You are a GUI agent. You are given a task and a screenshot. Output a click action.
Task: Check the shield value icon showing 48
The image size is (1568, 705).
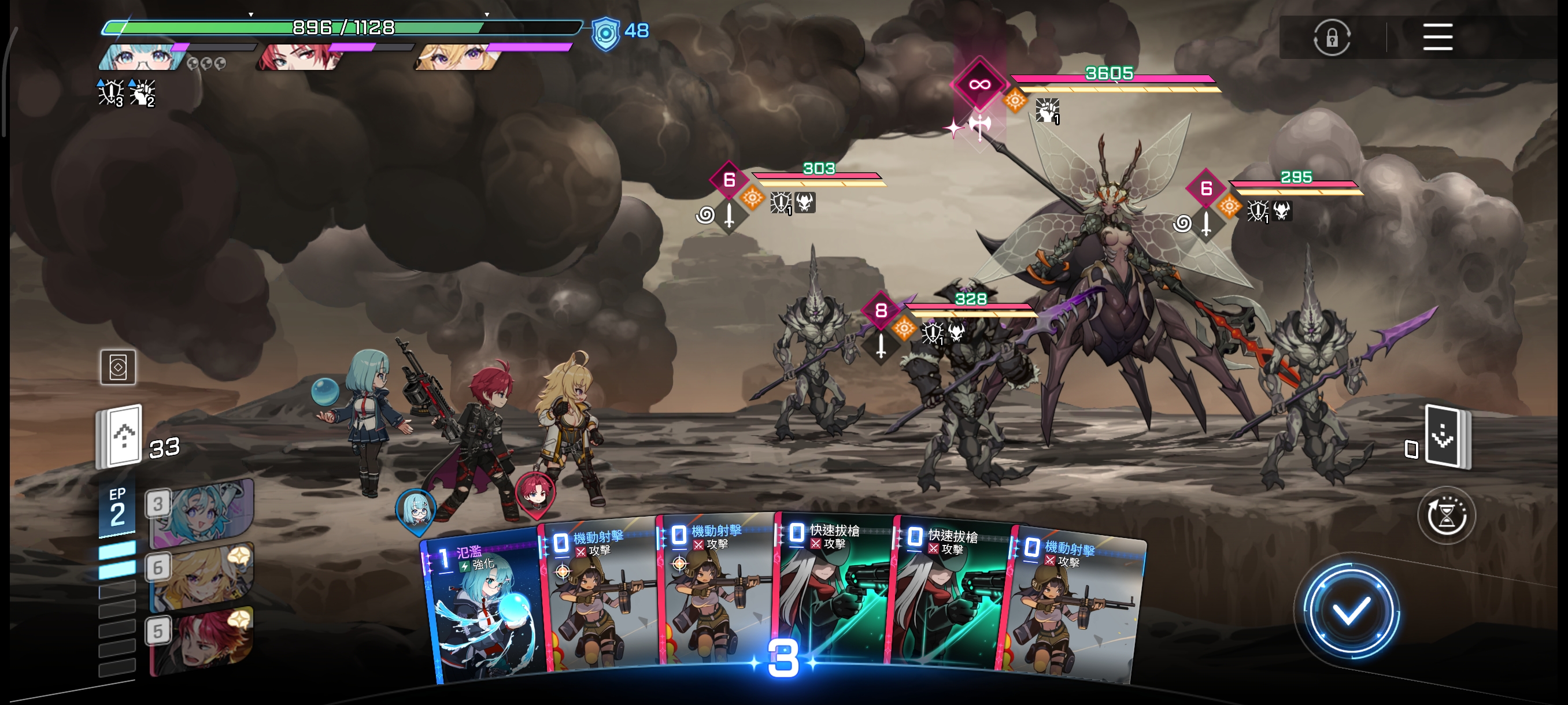pos(606,32)
